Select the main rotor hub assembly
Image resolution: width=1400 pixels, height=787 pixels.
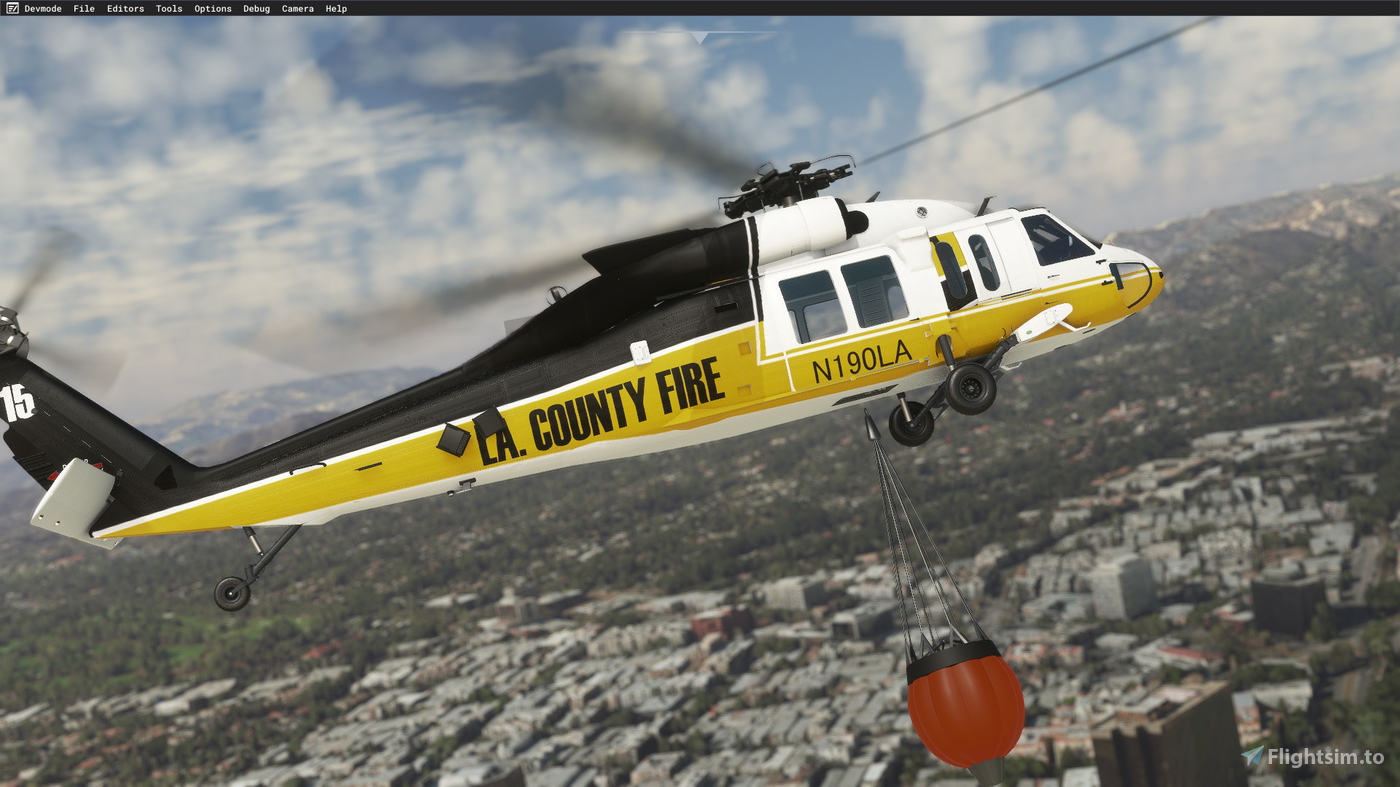[785, 180]
